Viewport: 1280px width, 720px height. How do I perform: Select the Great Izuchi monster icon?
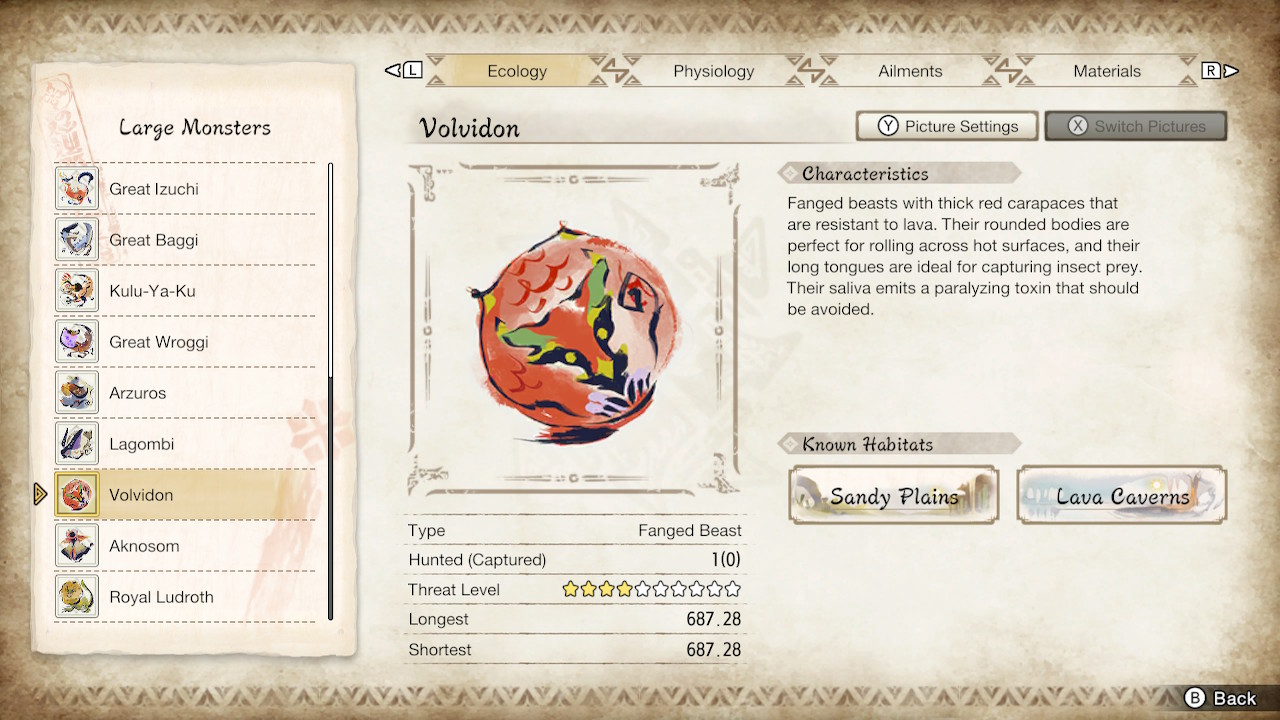pos(76,188)
